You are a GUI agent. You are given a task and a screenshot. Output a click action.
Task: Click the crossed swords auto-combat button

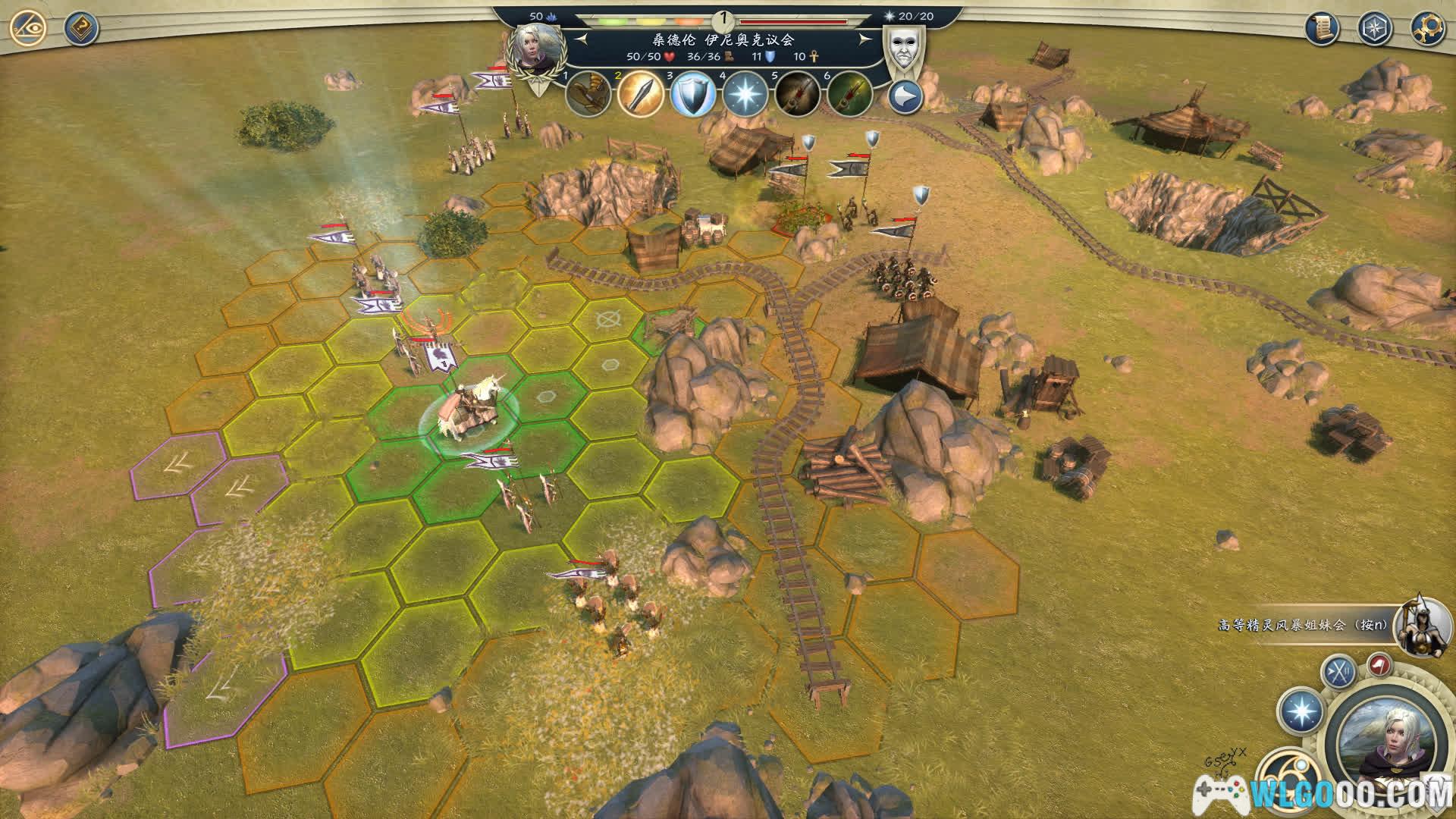coord(1339,672)
